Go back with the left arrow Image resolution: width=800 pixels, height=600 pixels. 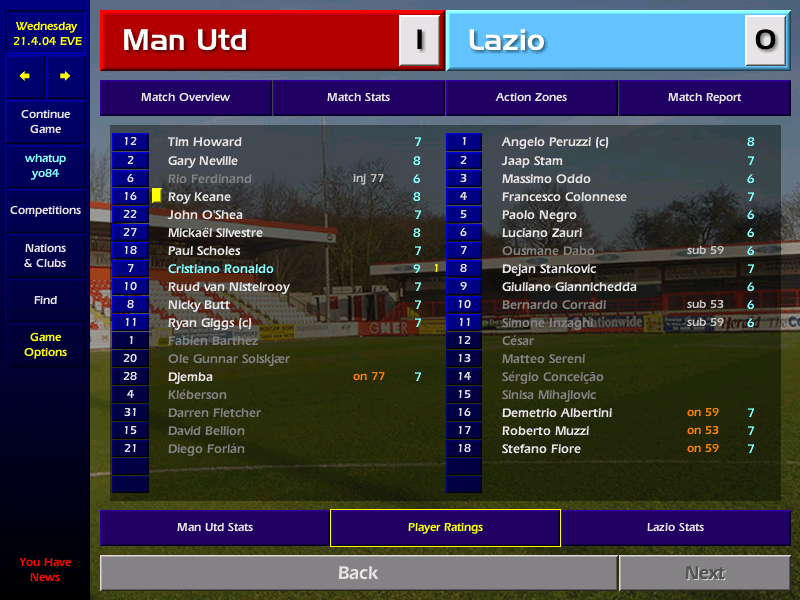(25, 76)
